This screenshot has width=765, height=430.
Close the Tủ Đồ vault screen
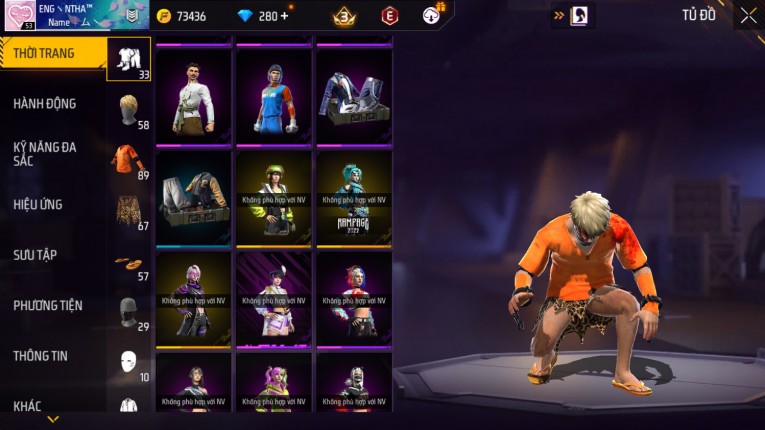click(748, 15)
